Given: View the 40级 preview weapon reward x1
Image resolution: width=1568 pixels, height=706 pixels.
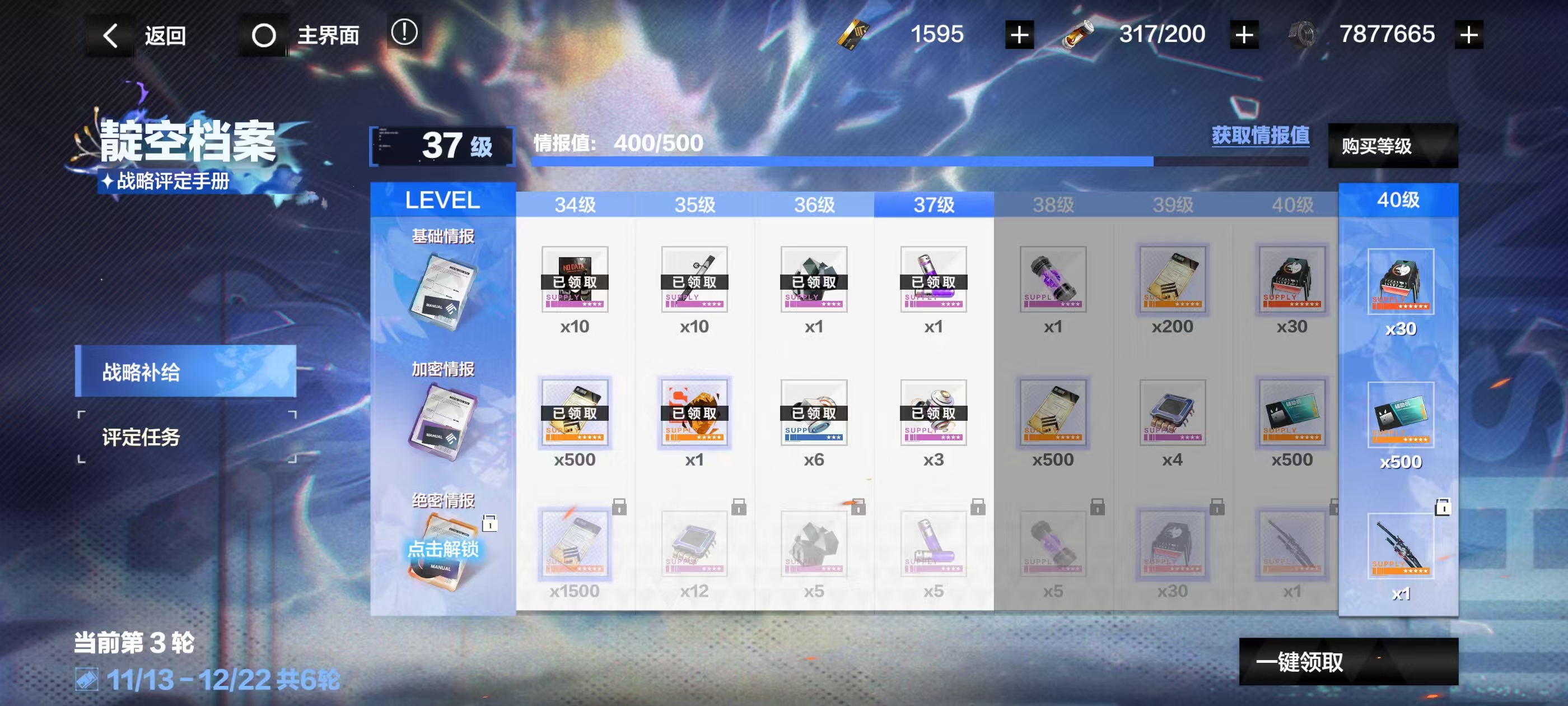Looking at the screenshot, I should [x=1400, y=545].
